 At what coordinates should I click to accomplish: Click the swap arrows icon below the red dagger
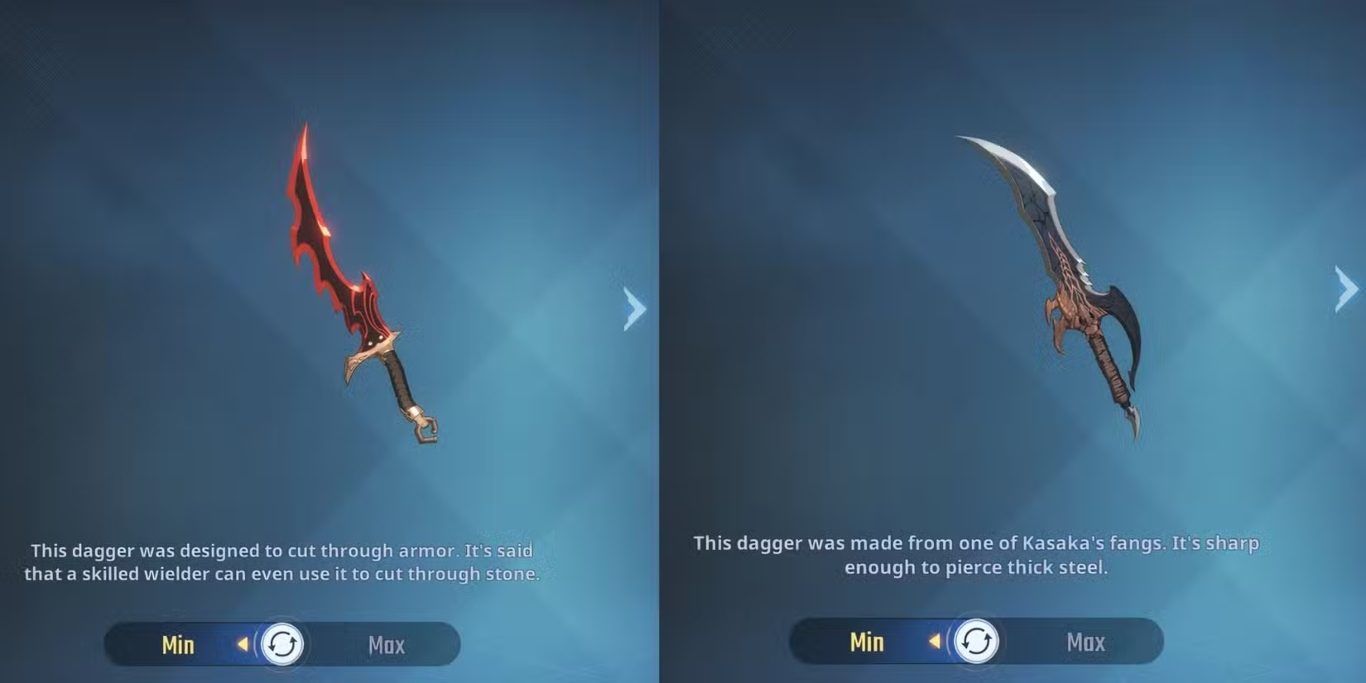pyautogui.click(x=282, y=644)
